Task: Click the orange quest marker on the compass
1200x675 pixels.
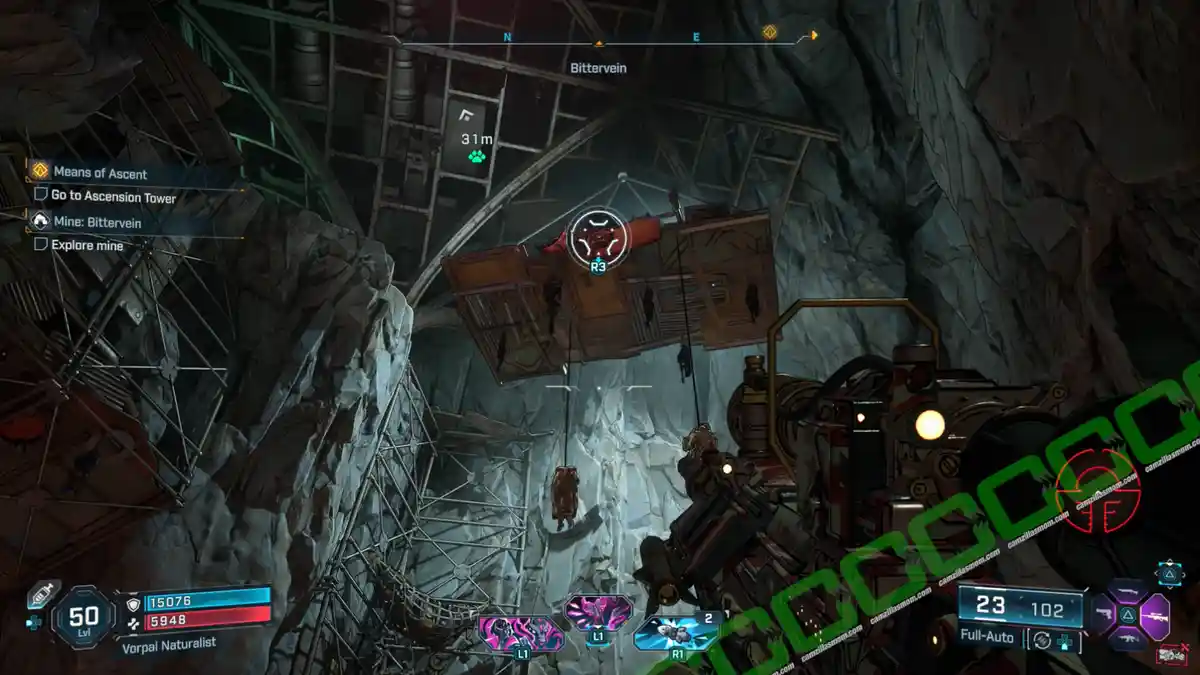Action: (x=769, y=32)
